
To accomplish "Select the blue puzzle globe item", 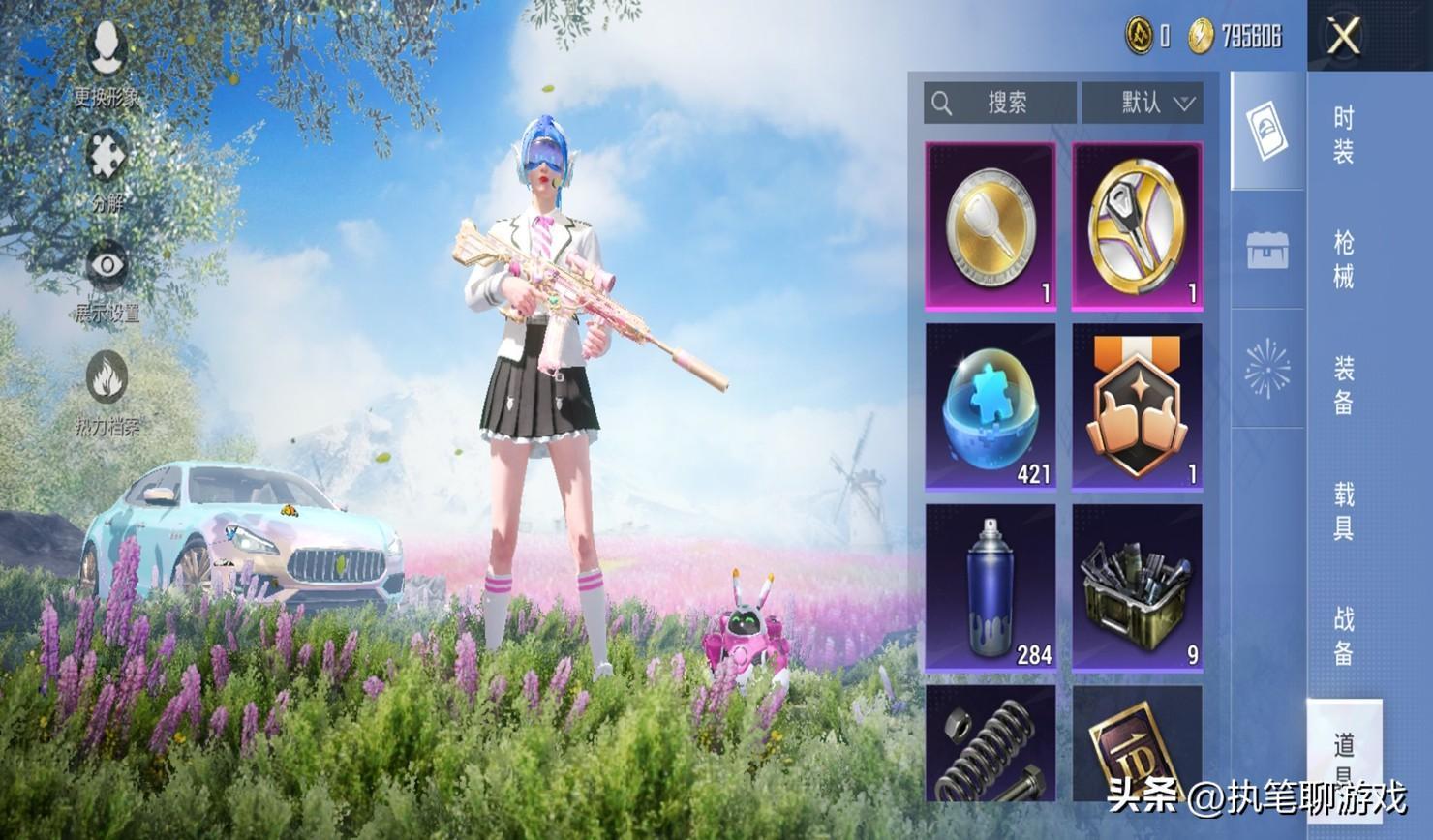I will point(991,407).
